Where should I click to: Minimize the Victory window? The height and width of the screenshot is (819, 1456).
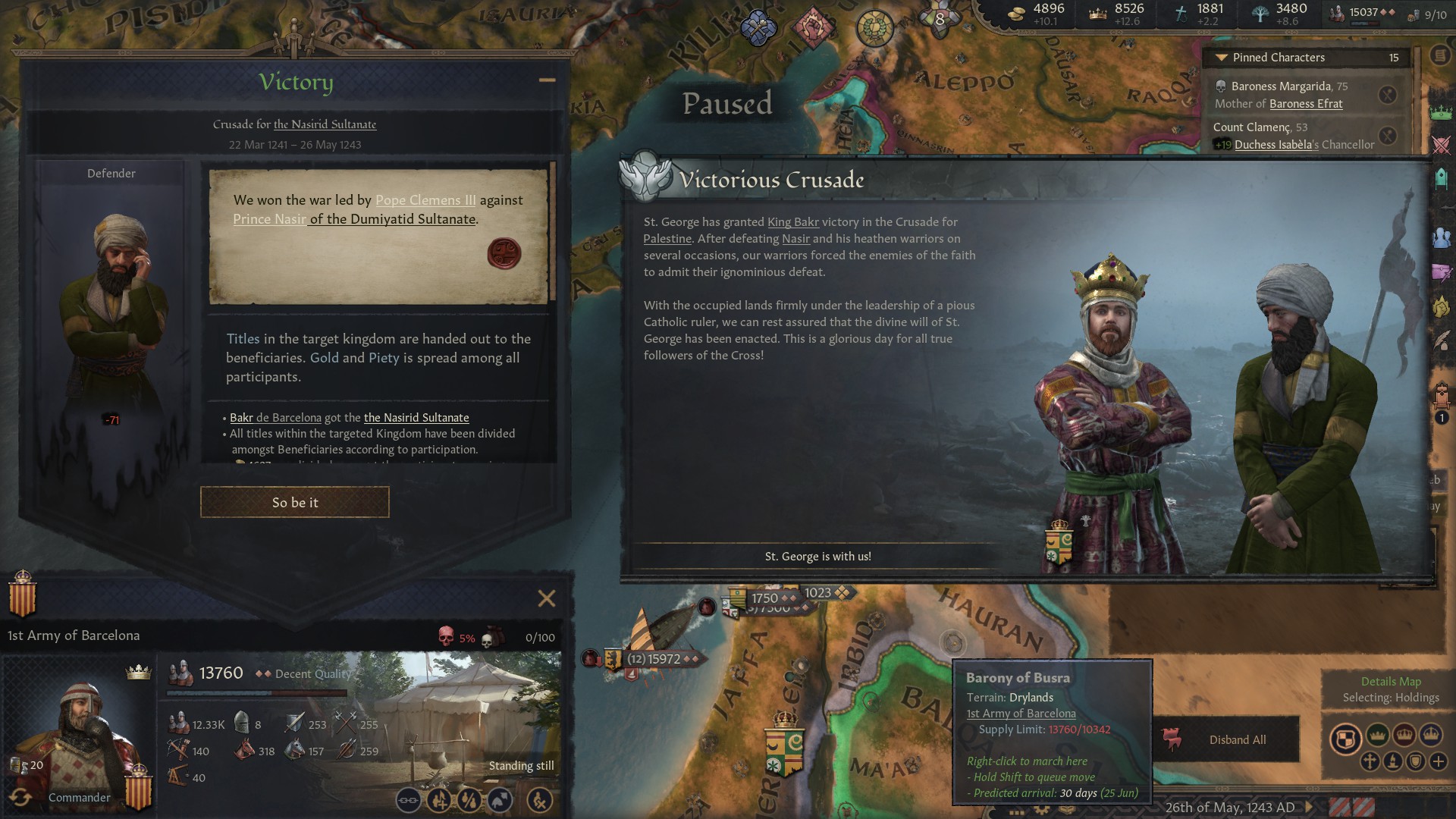tap(547, 79)
